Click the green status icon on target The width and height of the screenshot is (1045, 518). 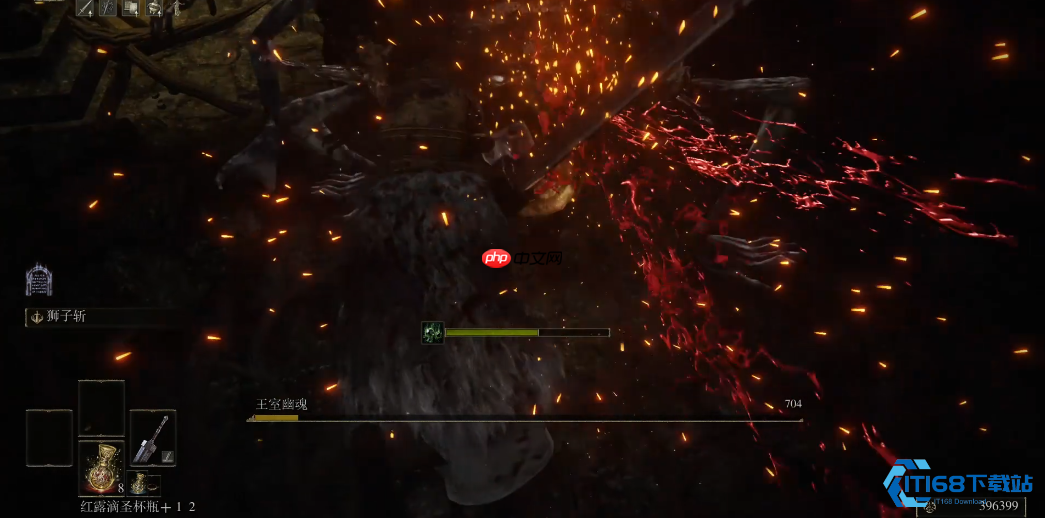[x=432, y=333]
